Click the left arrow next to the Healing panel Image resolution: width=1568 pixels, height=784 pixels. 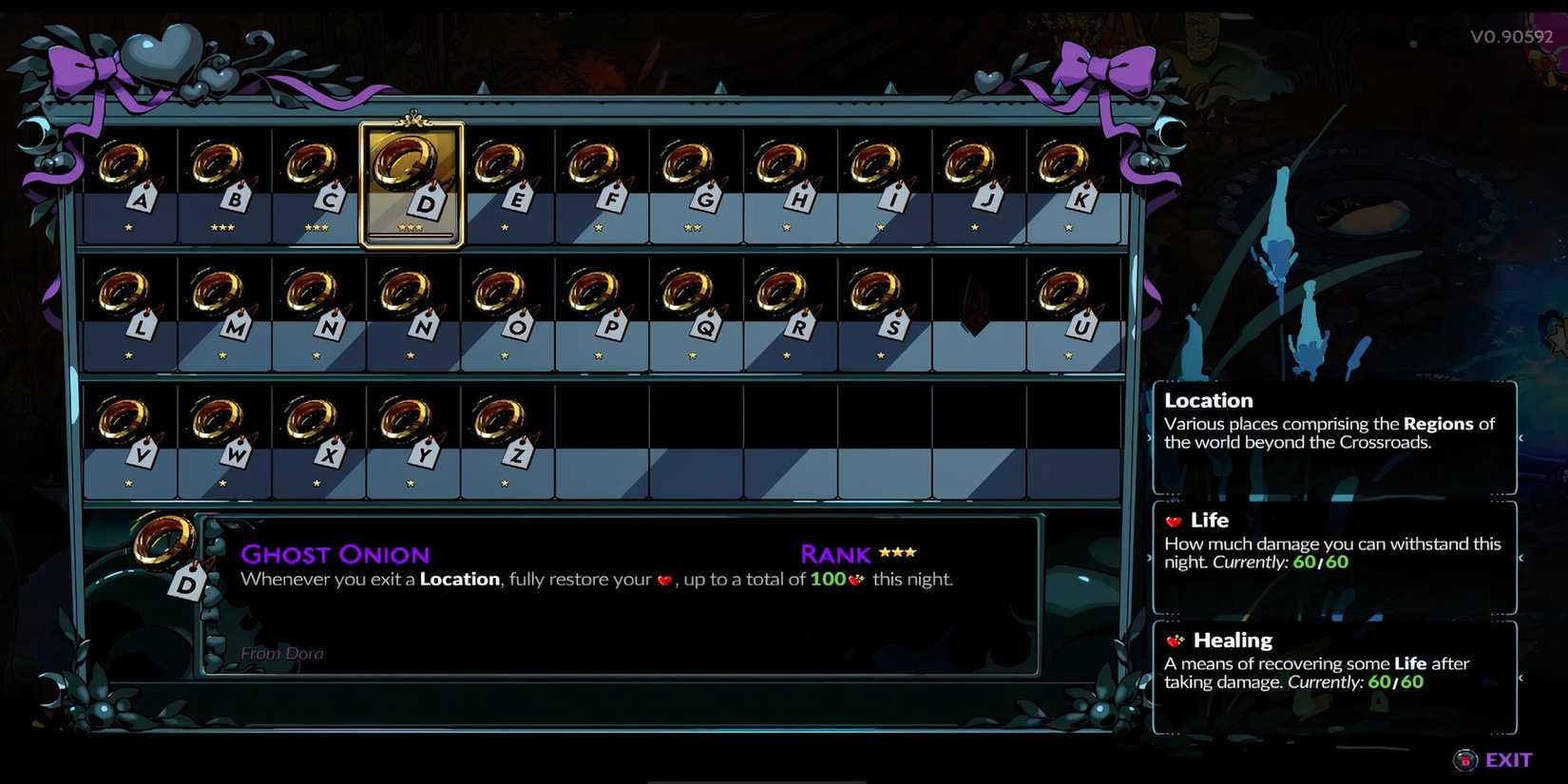pyautogui.click(x=1152, y=679)
